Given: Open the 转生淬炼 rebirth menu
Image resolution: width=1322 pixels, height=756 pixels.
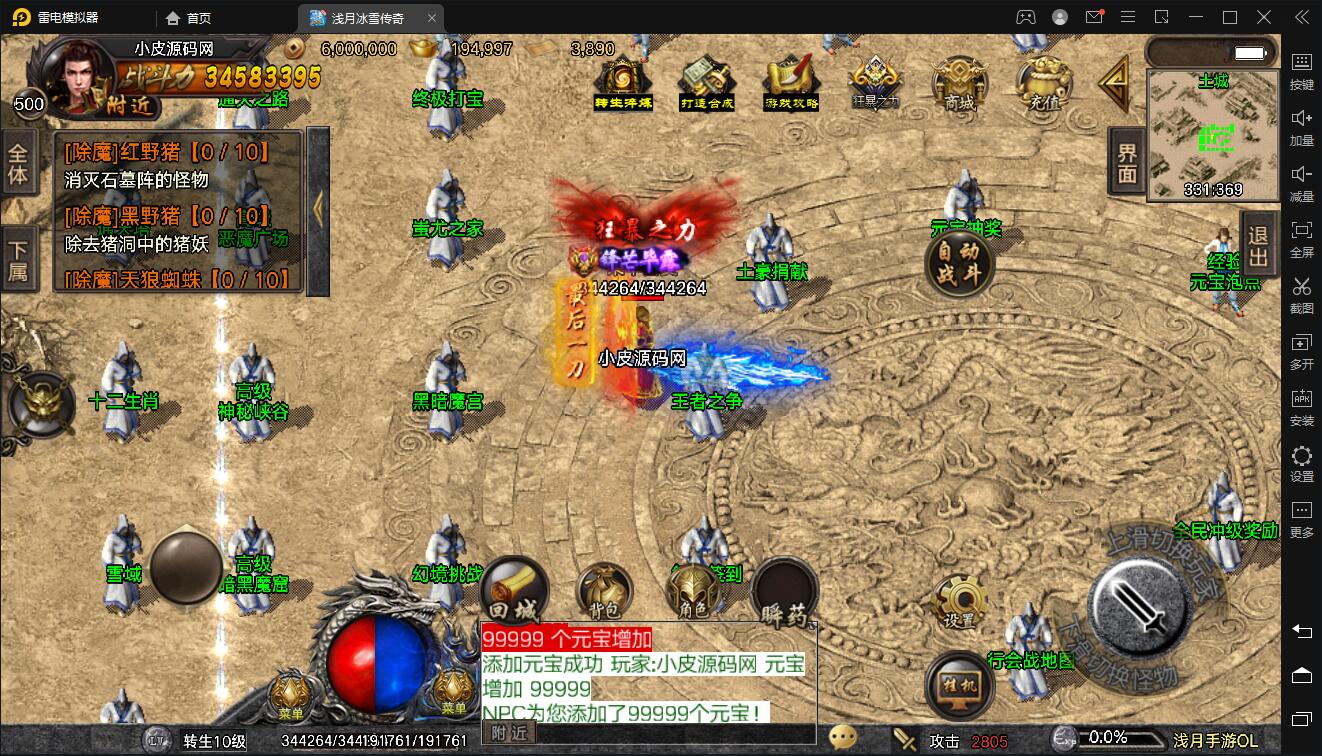Looking at the screenshot, I should click(623, 83).
